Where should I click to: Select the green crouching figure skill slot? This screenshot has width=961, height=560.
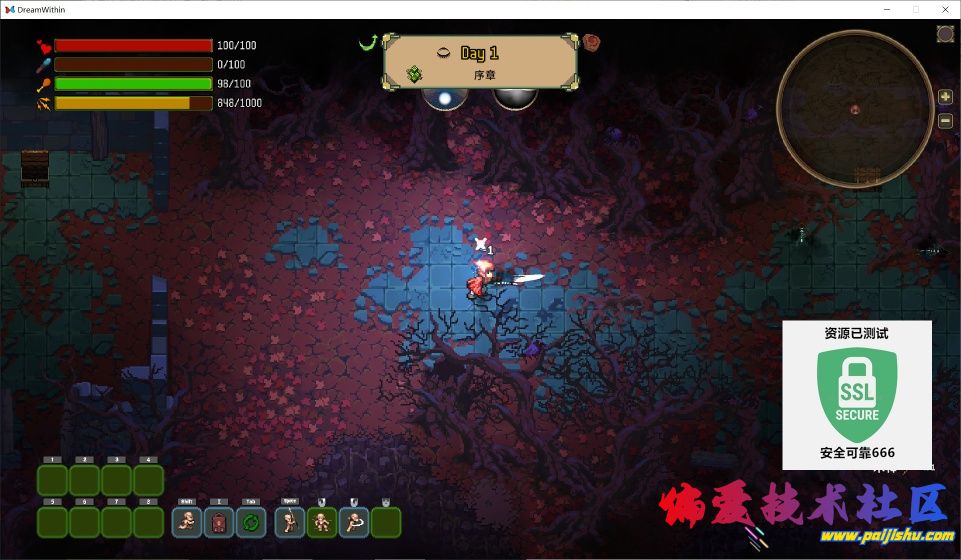(x=322, y=522)
